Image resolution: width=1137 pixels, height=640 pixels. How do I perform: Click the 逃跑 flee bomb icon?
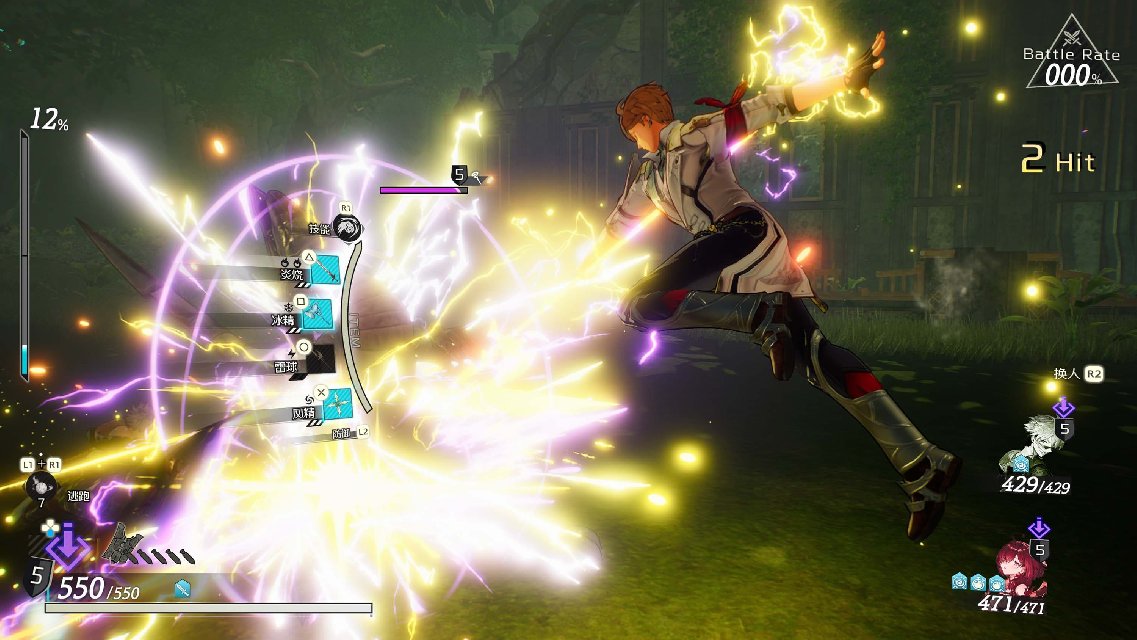pyautogui.click(x=39, y=486)
